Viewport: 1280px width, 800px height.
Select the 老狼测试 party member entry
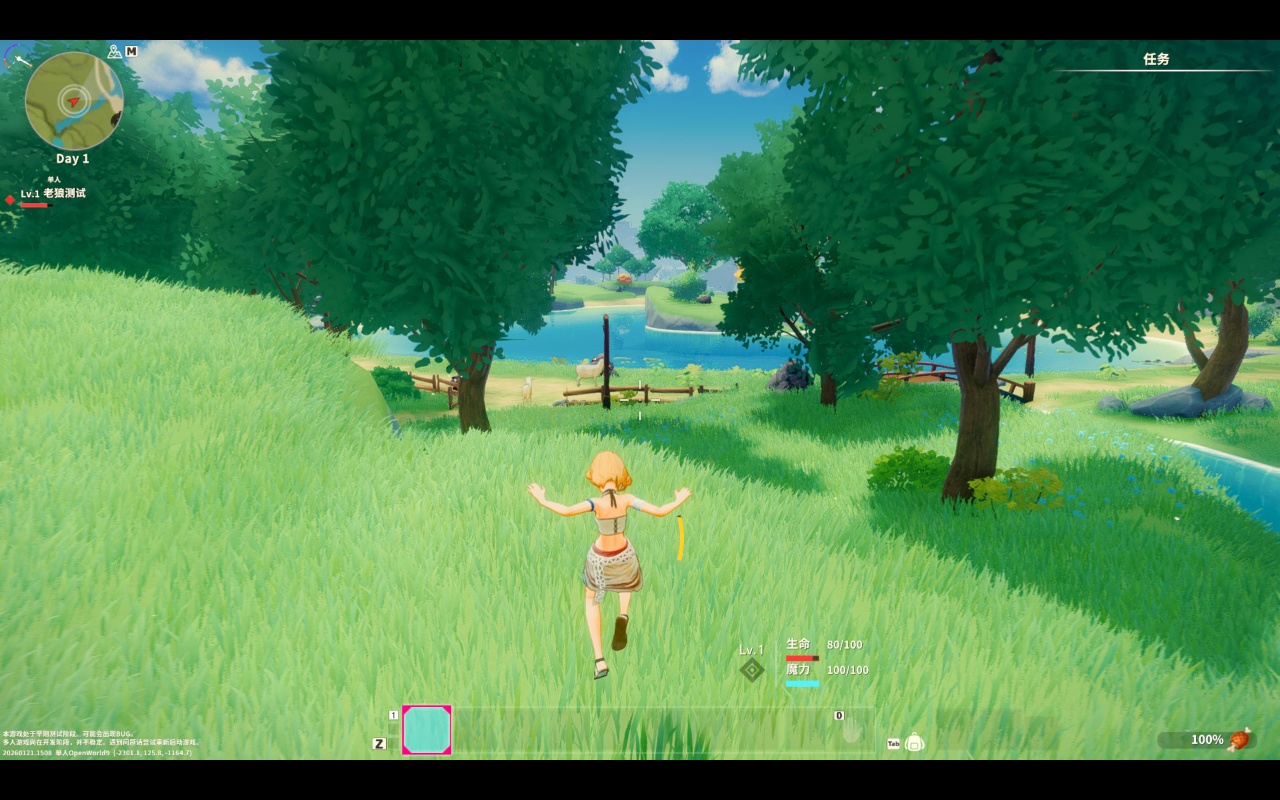click(x=63, y=193)
